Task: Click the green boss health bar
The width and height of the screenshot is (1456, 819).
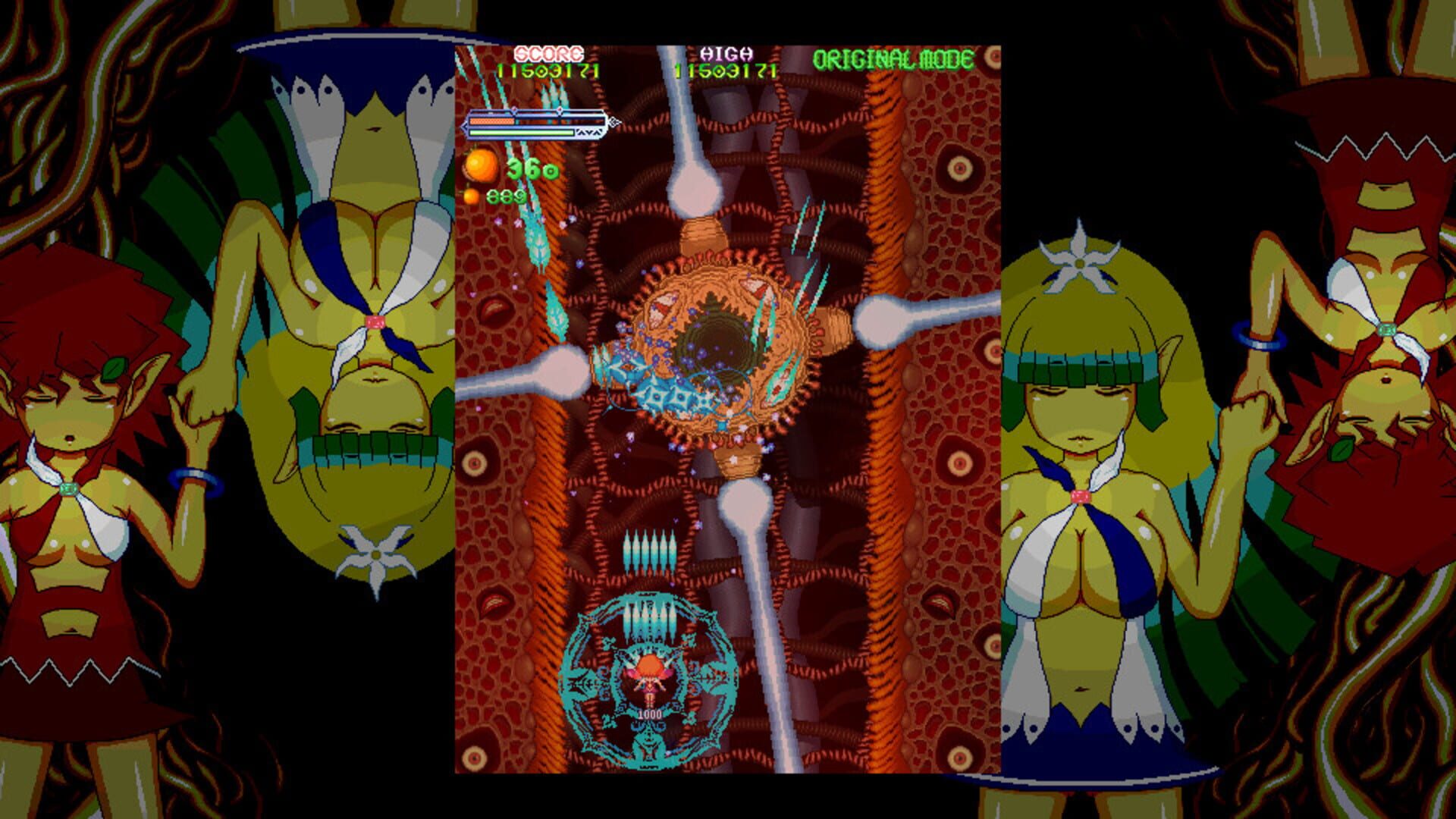Action: coord(522,133)
